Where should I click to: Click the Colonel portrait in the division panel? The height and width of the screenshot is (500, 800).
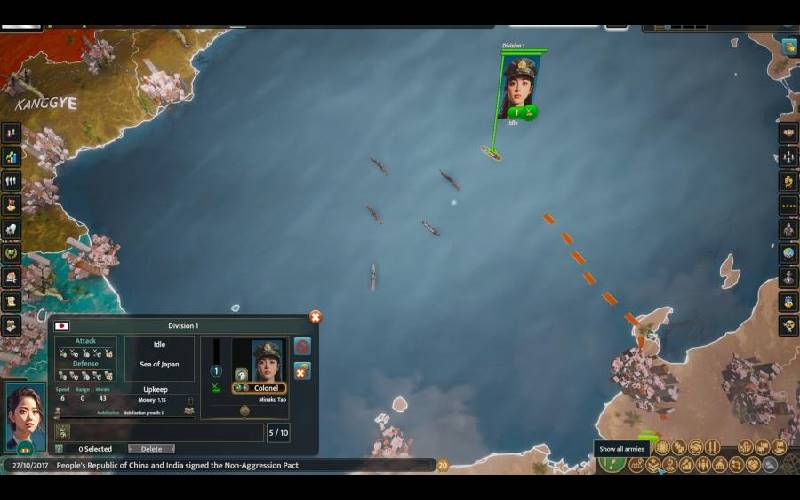click(267, 361)
